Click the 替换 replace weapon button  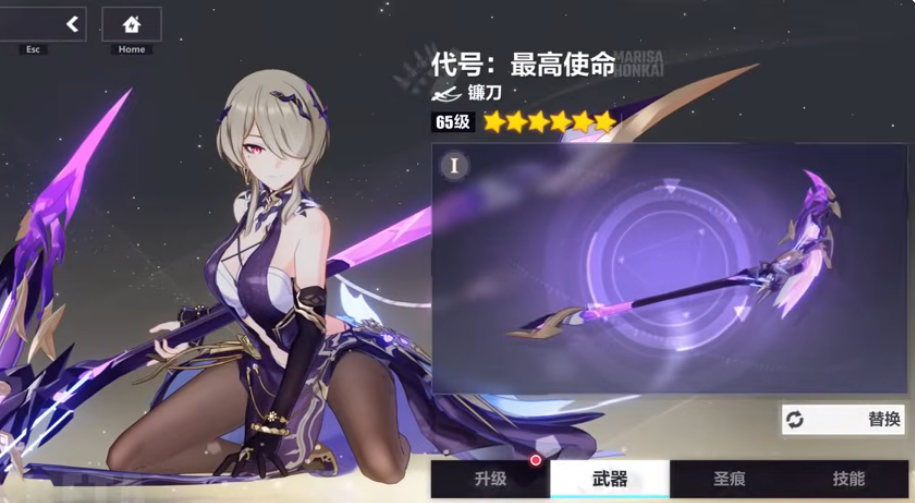[843, 419]
